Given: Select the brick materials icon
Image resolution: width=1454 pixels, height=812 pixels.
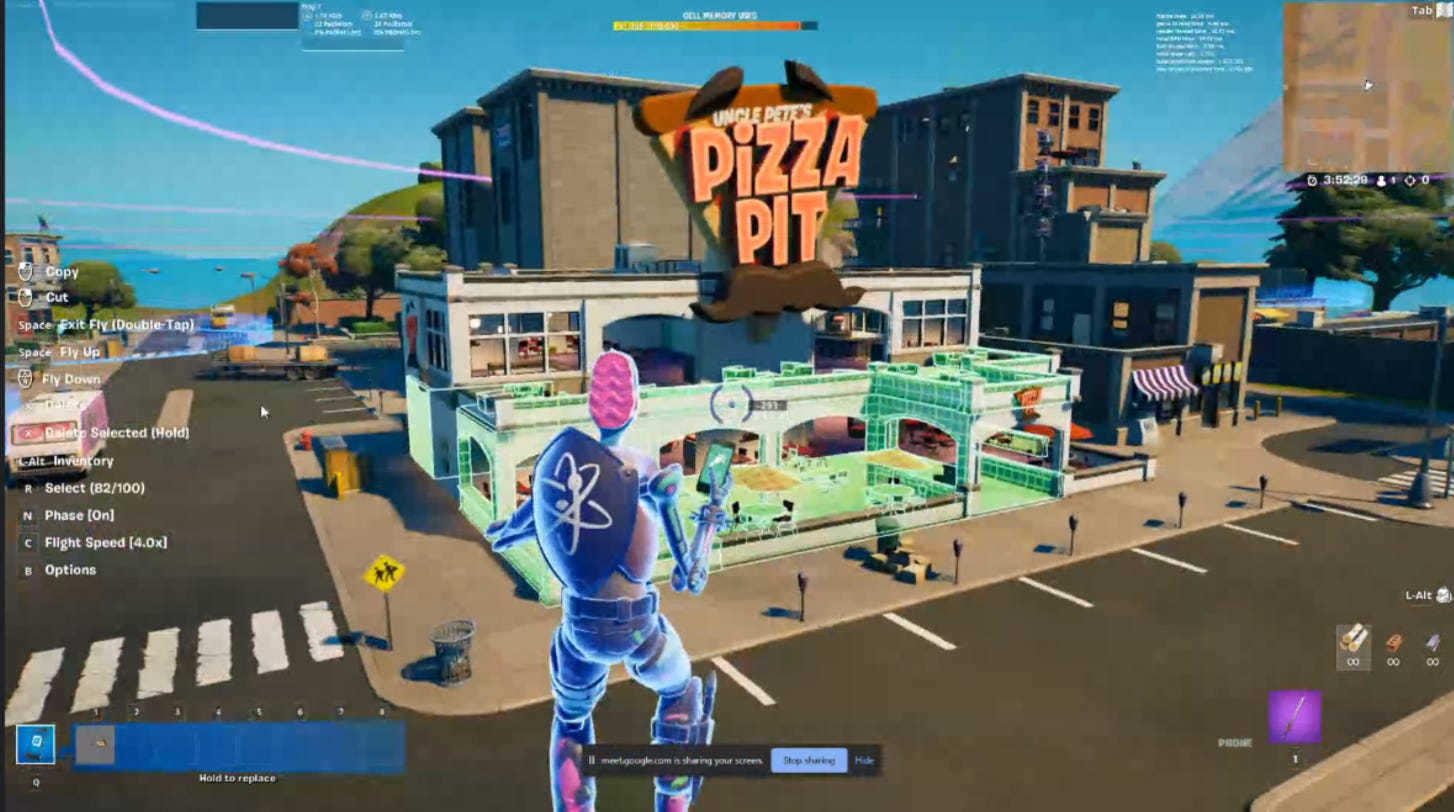Looking at the screenshot, I should tap(1394, 642).
